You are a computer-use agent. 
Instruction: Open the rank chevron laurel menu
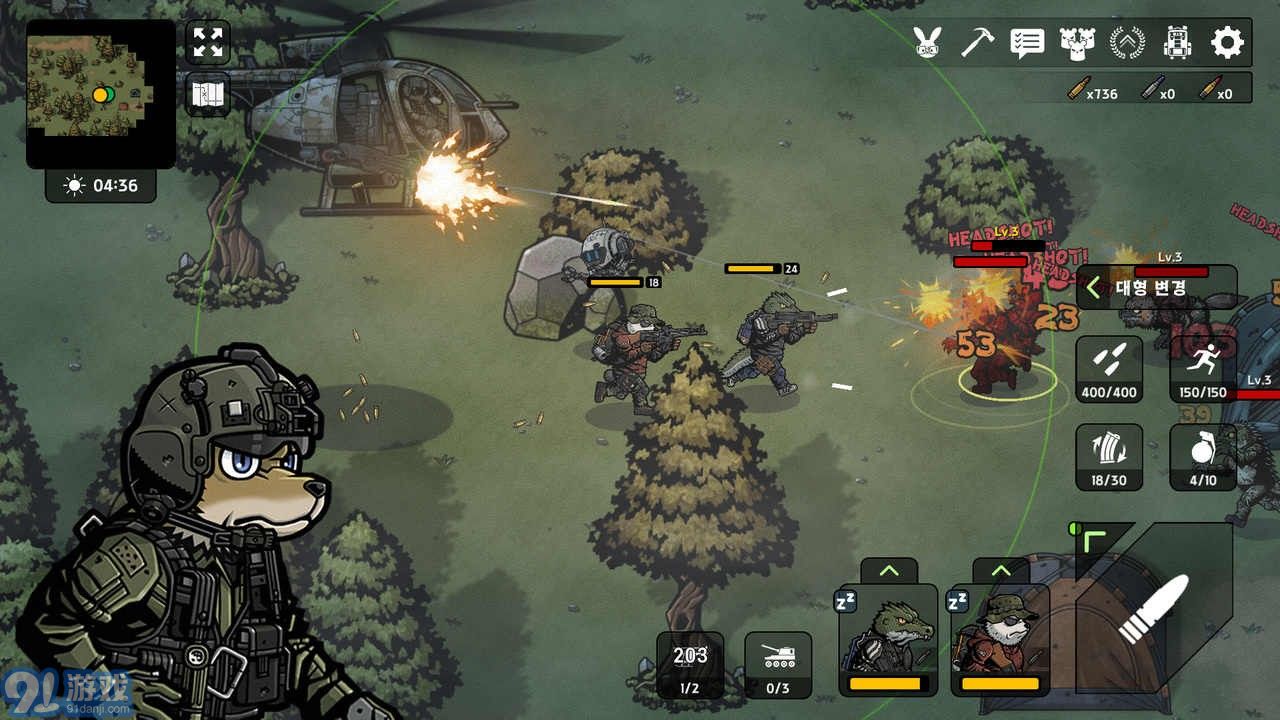pyautogui.click(x=1127, y=42)
